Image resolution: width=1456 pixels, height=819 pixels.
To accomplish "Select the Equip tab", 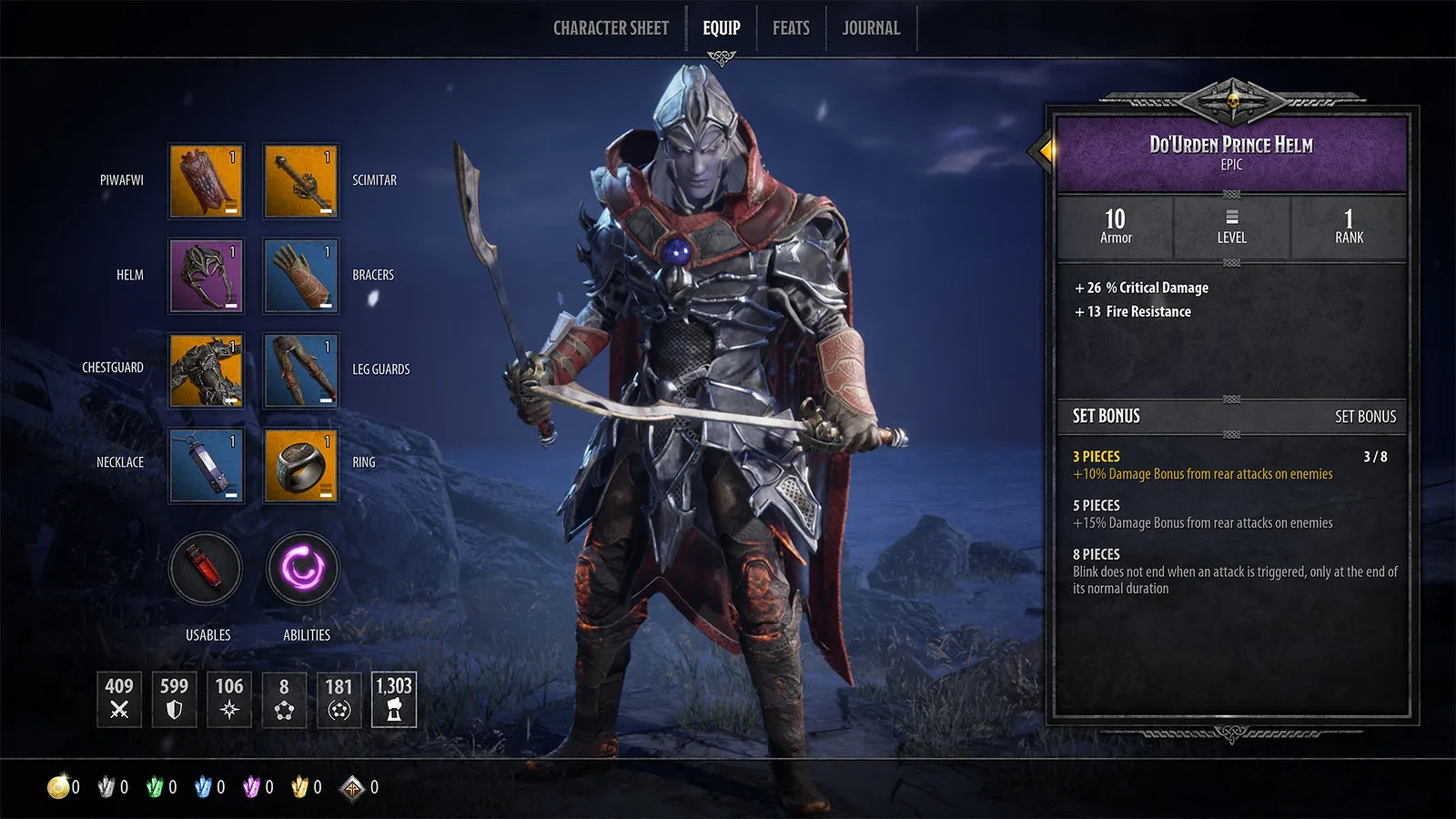I will point(721,28).
